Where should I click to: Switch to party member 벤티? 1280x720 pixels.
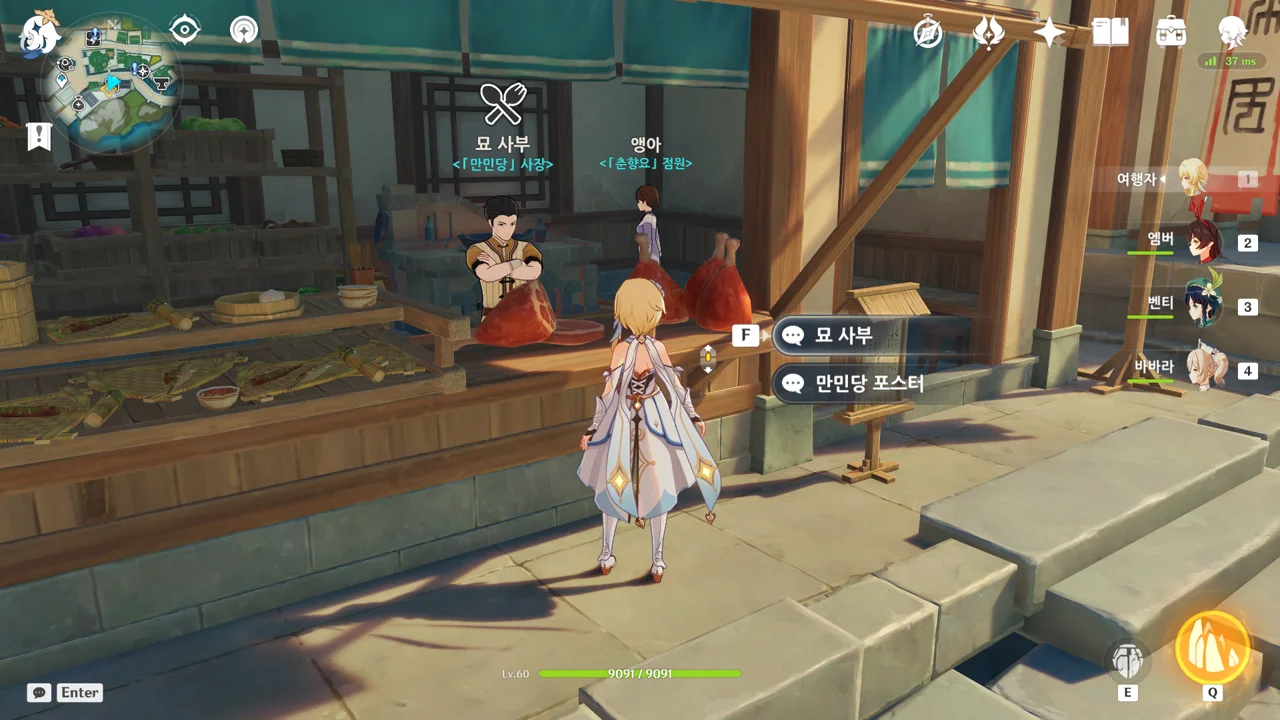click(1204, 305)
